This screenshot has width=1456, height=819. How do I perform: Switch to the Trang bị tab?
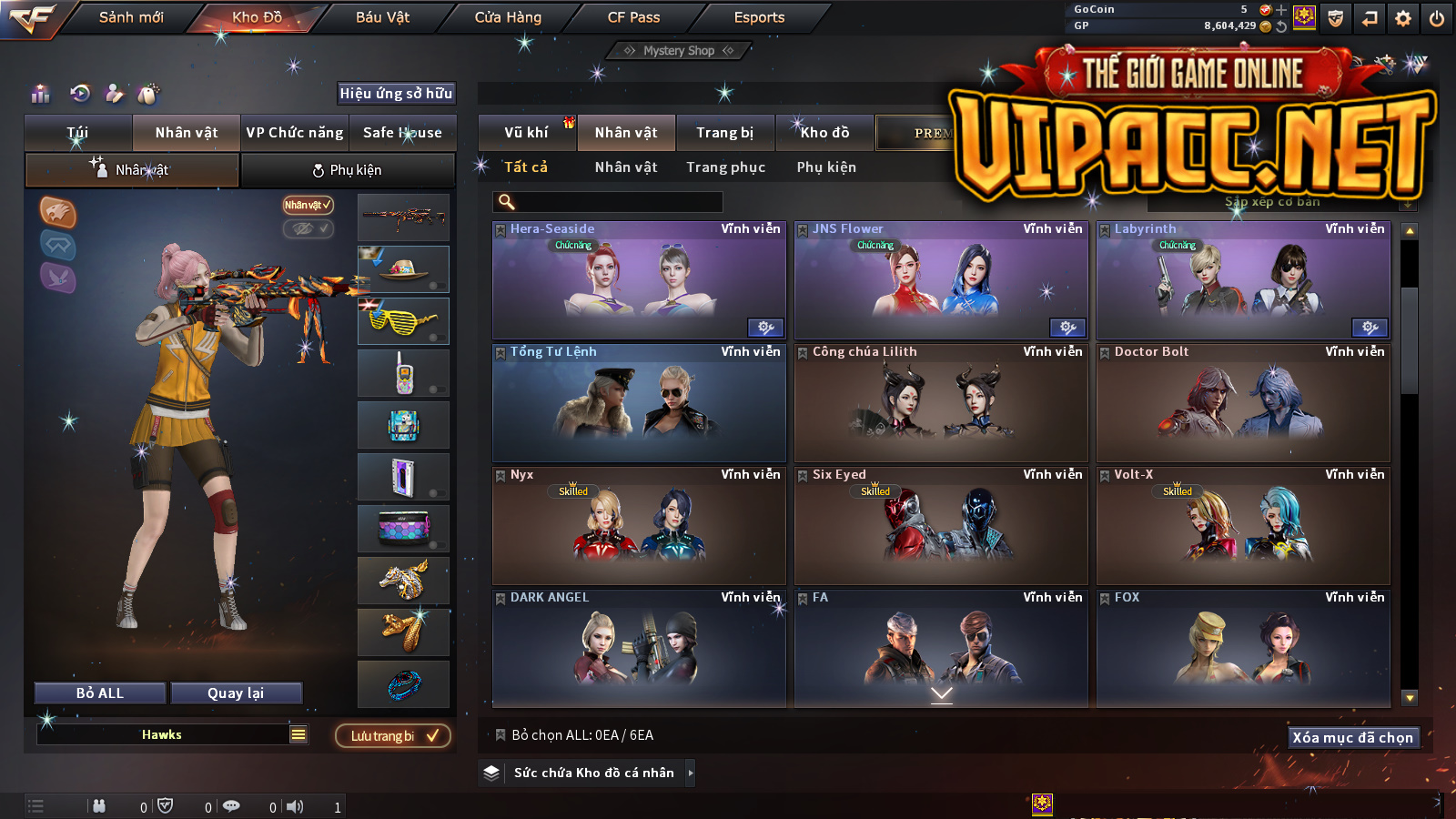(x=724, y=133)
